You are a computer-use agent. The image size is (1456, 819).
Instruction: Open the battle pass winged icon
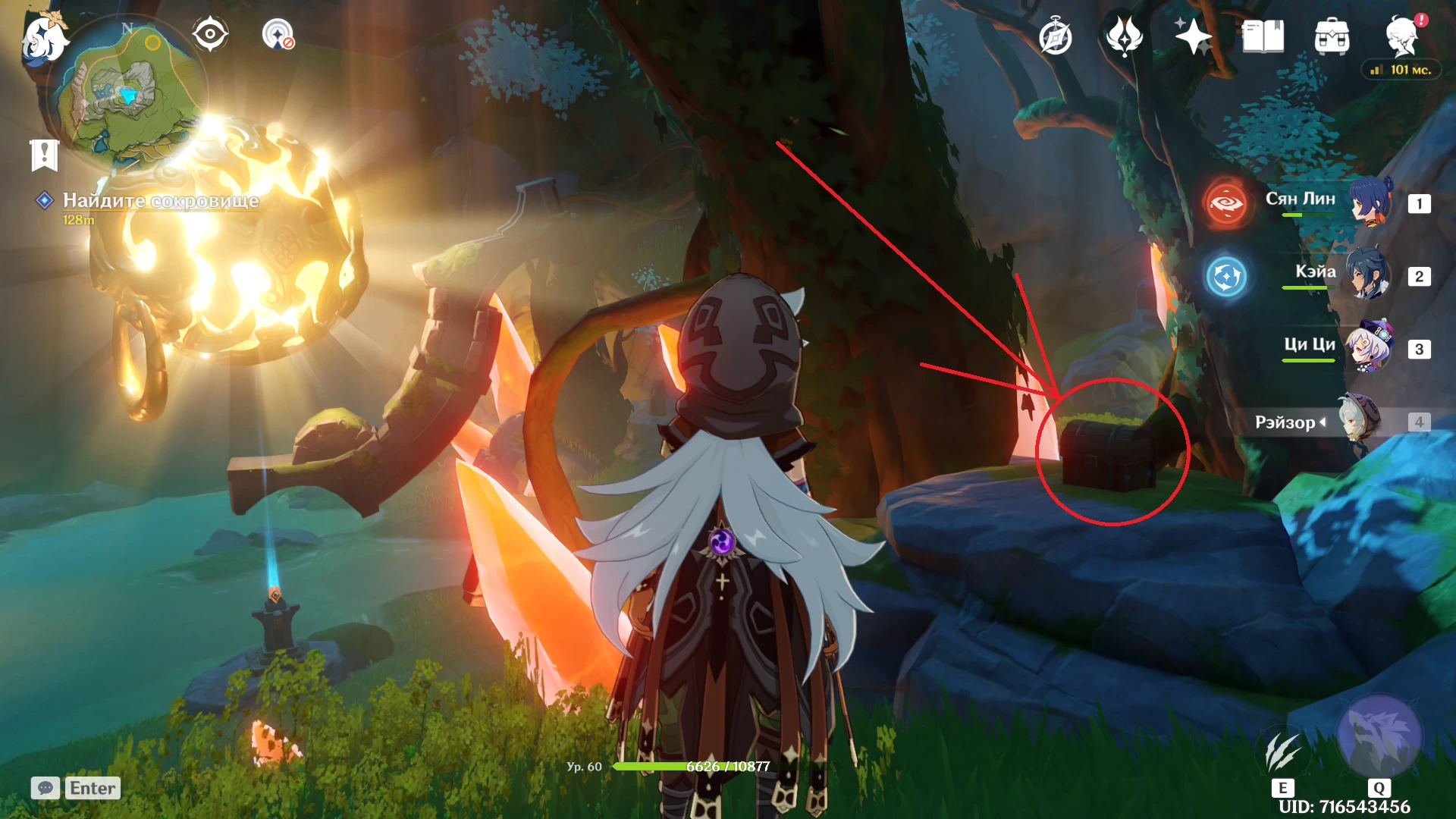click(x=1124, y=36)
